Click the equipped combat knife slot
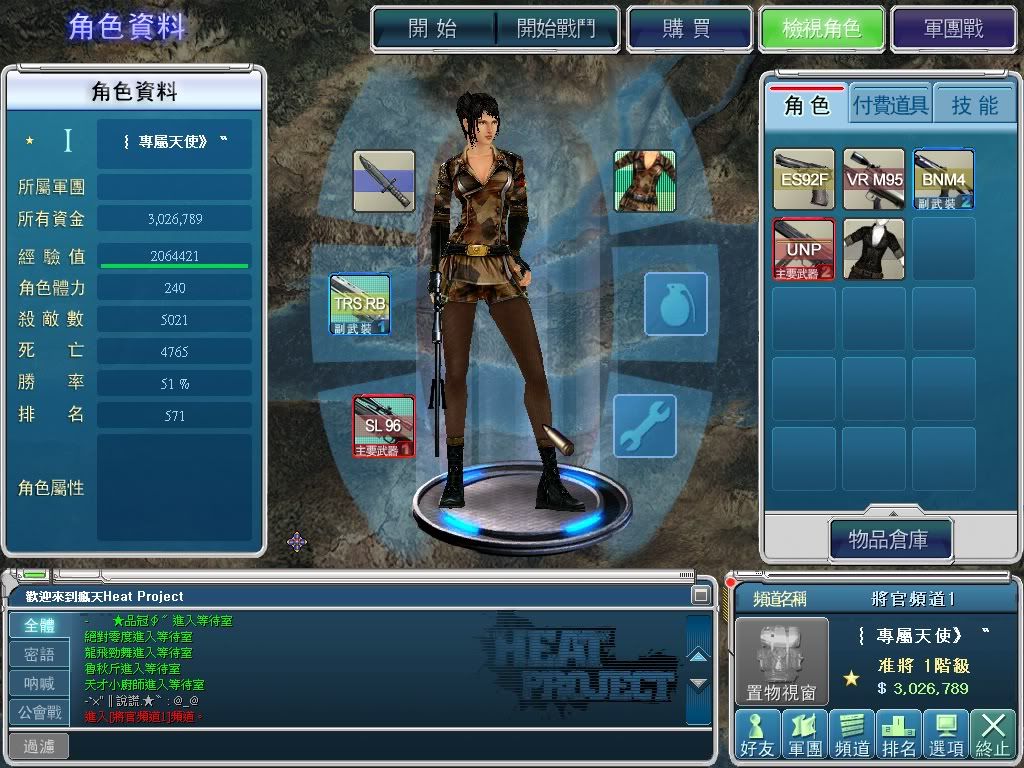This screenshot has height=768, width=1024. click(383, 181)
